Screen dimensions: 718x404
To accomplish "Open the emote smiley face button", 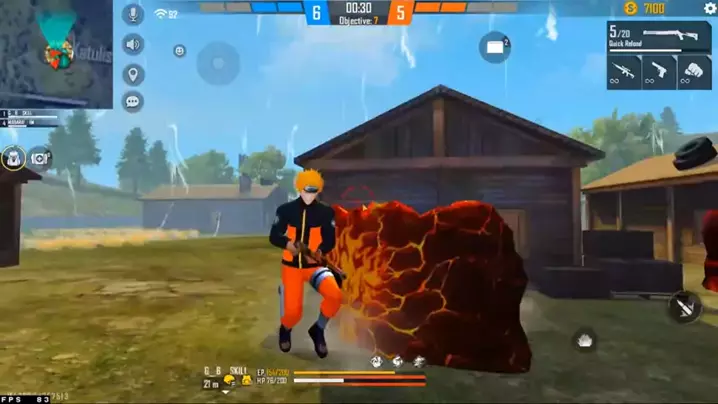I will tap(179, 51).
